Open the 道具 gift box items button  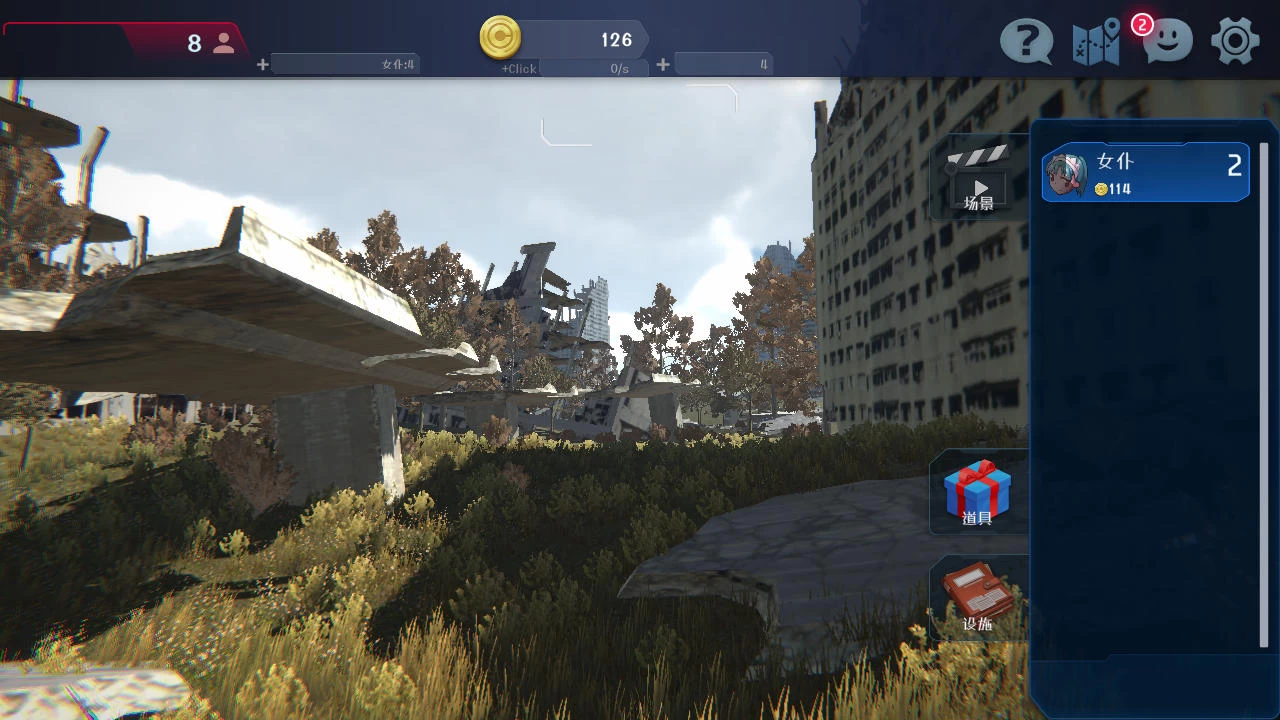pyautogui.click(x=977, y=492)
